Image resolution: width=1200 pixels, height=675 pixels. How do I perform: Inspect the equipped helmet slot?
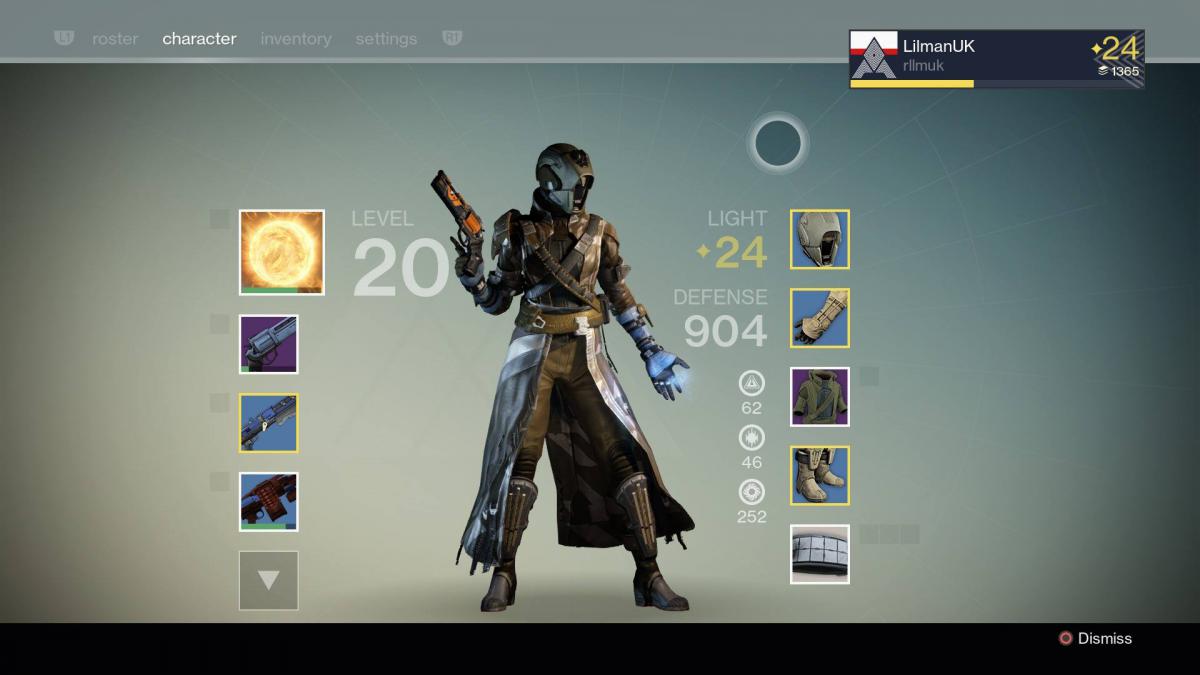pos(820,239)
